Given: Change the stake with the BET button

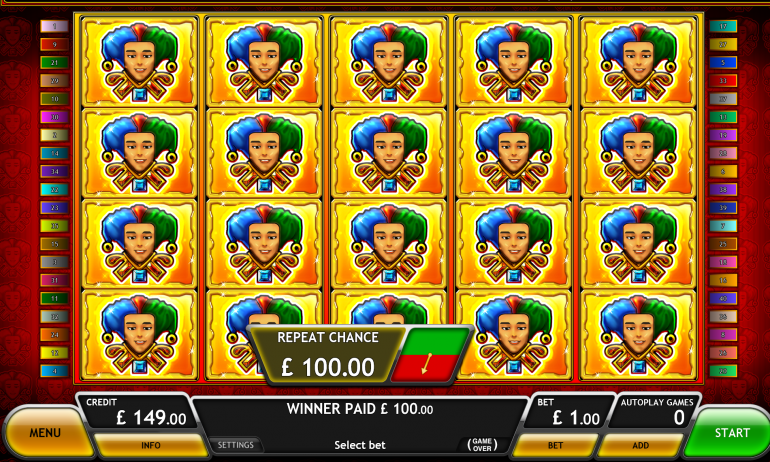Looking at the screenshot, I should (x=555, y=445).
